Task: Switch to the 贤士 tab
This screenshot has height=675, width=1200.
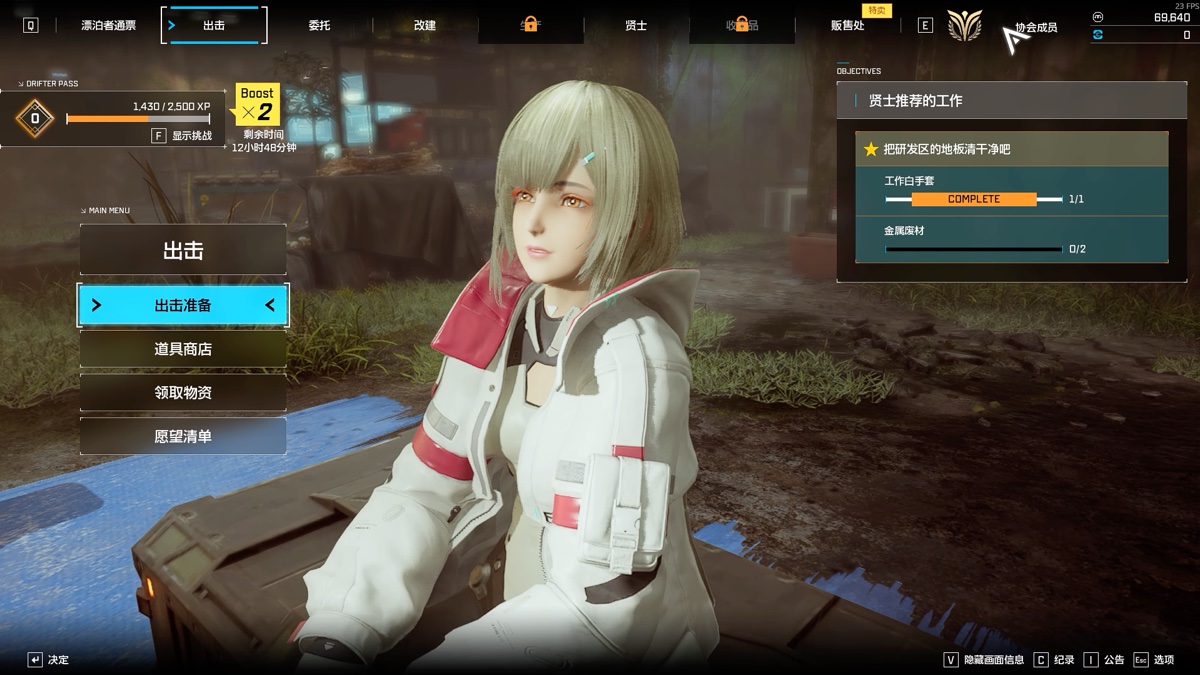Action: point(636,25)
